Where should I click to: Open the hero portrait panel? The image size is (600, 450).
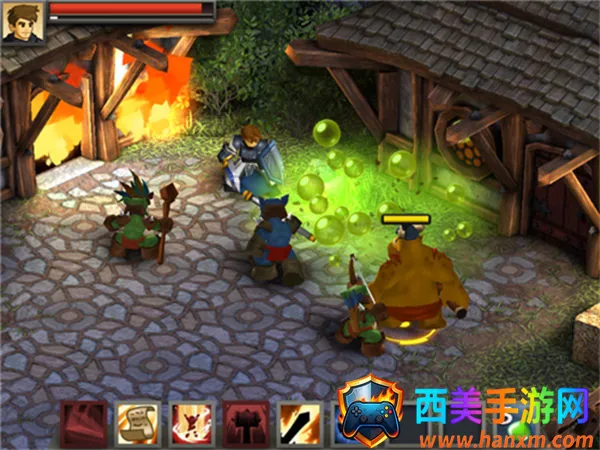pos(22,21)
